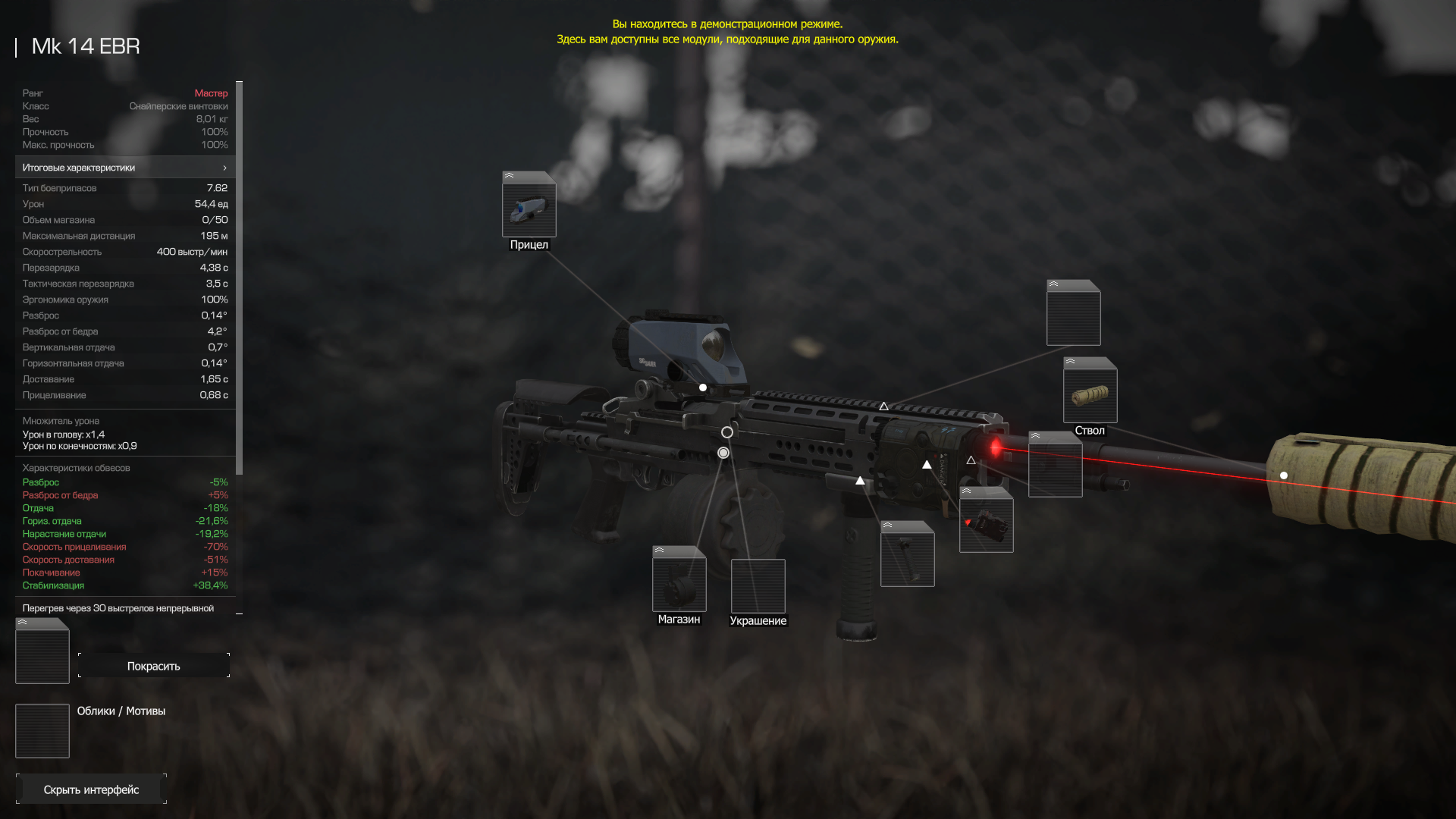This screenshot has height=819, width=1456.
Task: Expand the Итоговые характеристики section
Action: (x=125, y=168)
